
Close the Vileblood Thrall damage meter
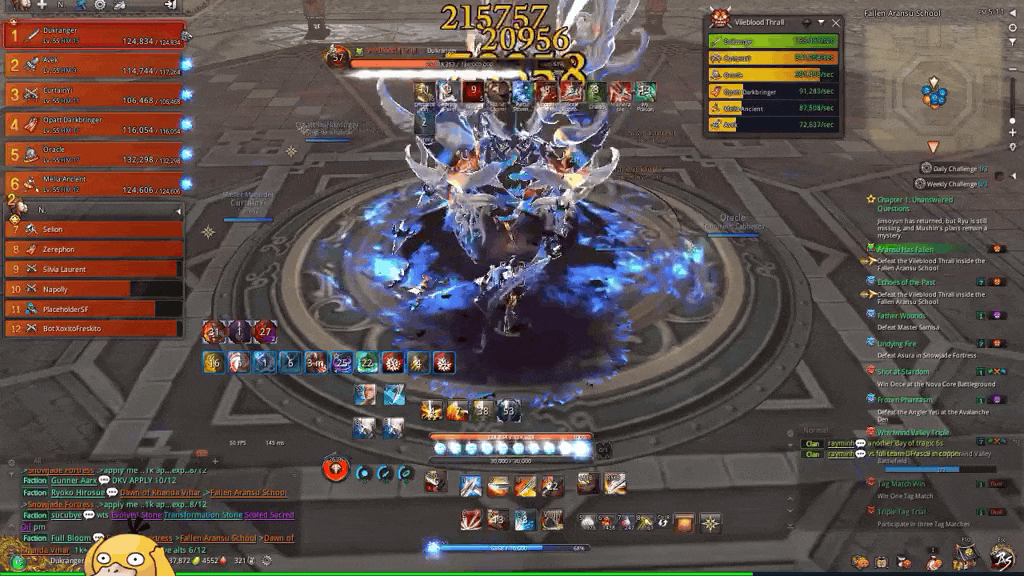(x=834, y=21)
